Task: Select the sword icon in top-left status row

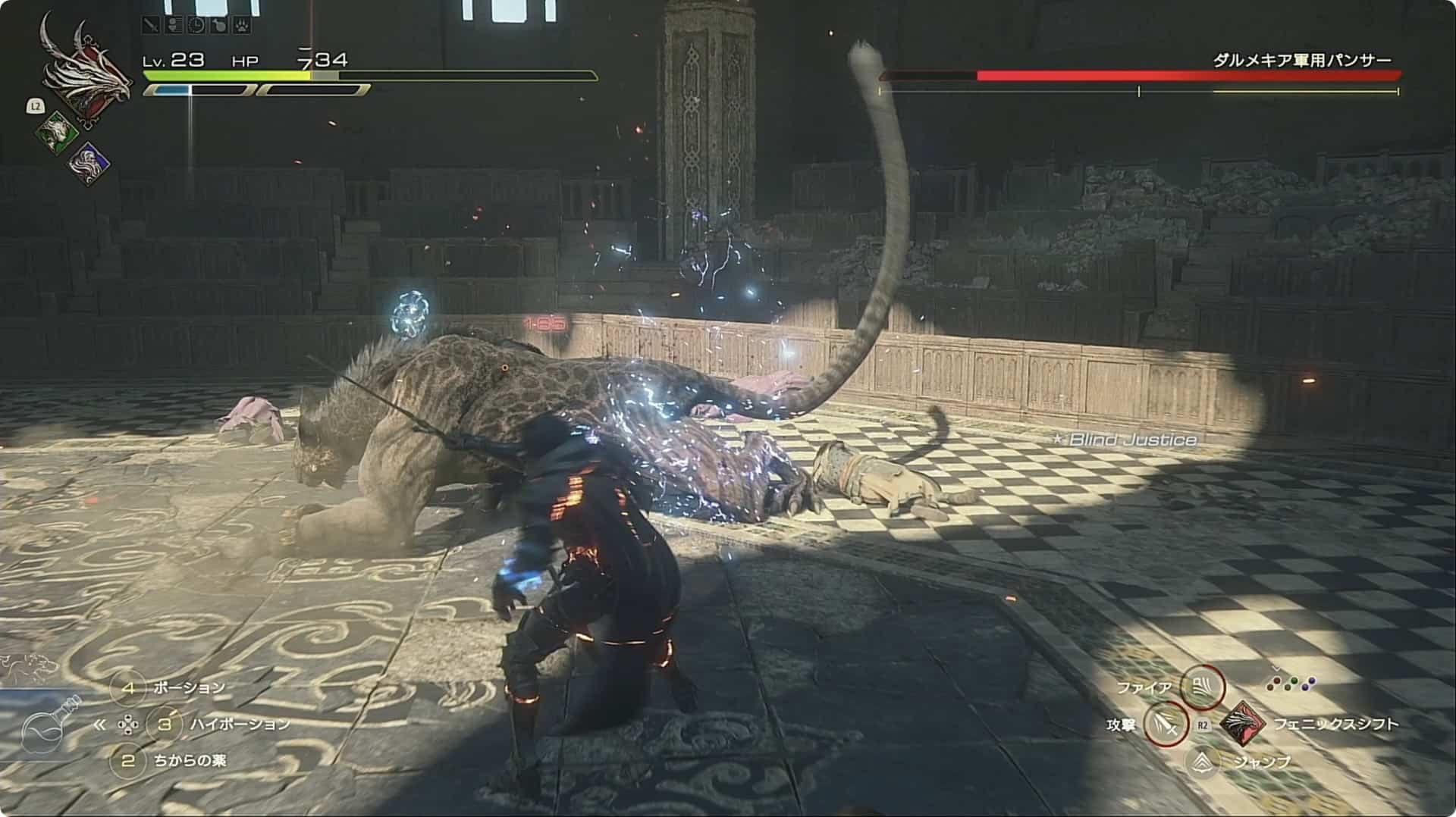Action: pos(151,26)
